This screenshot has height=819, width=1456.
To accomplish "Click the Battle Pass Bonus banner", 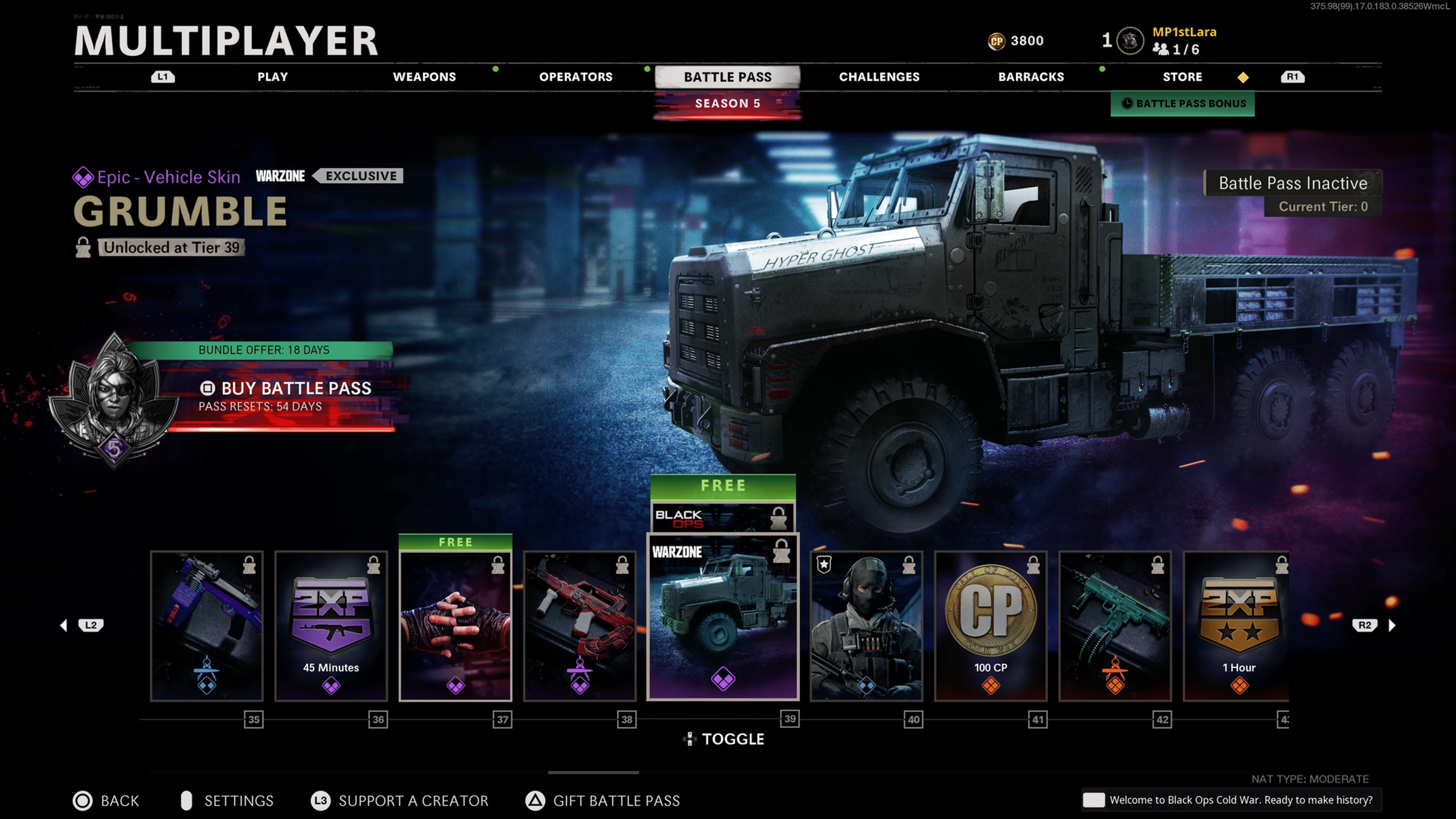I will 1183,104.
